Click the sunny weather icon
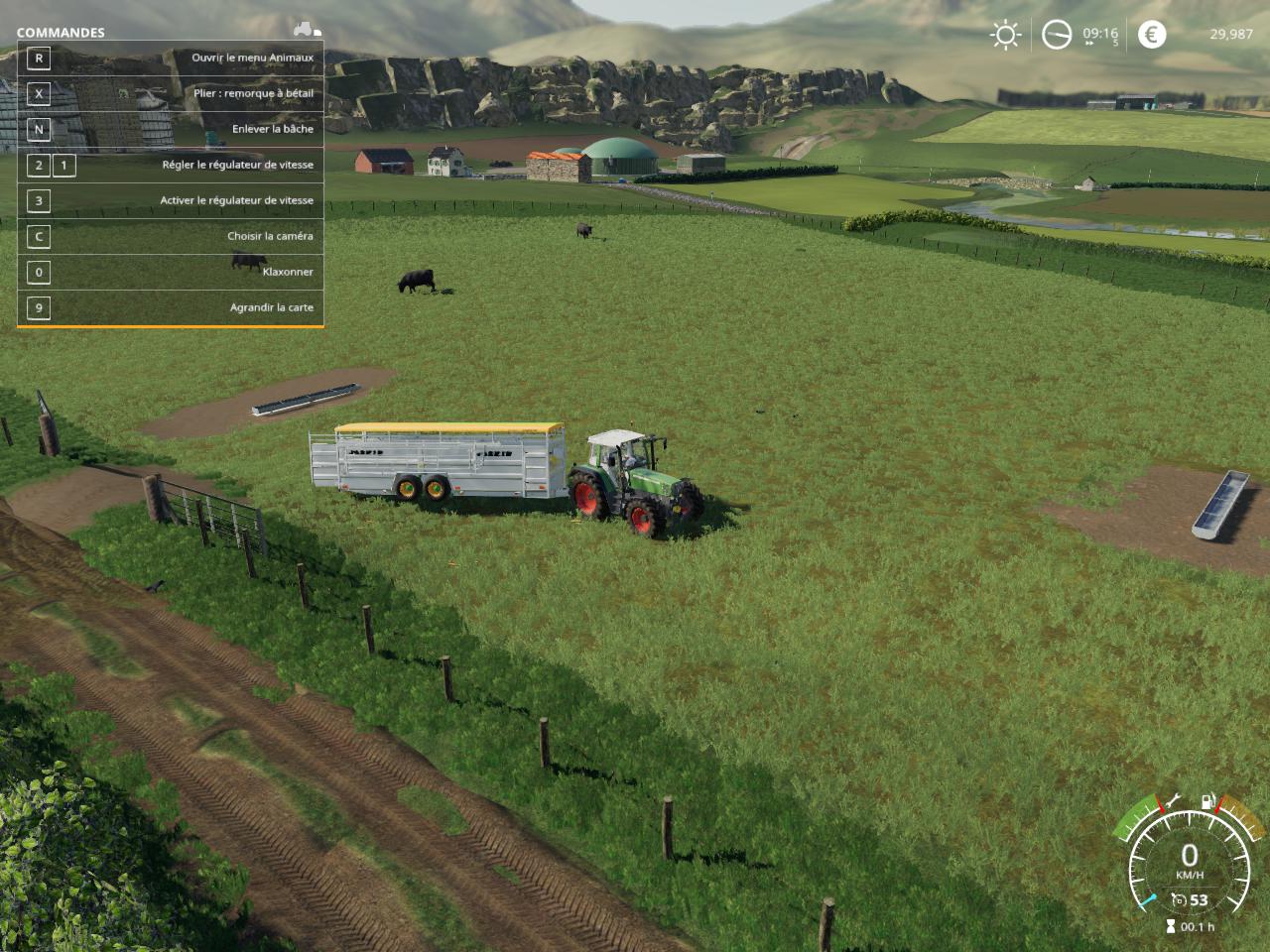This screenshot has width=1270, height=952. (x=1005, y=36)
